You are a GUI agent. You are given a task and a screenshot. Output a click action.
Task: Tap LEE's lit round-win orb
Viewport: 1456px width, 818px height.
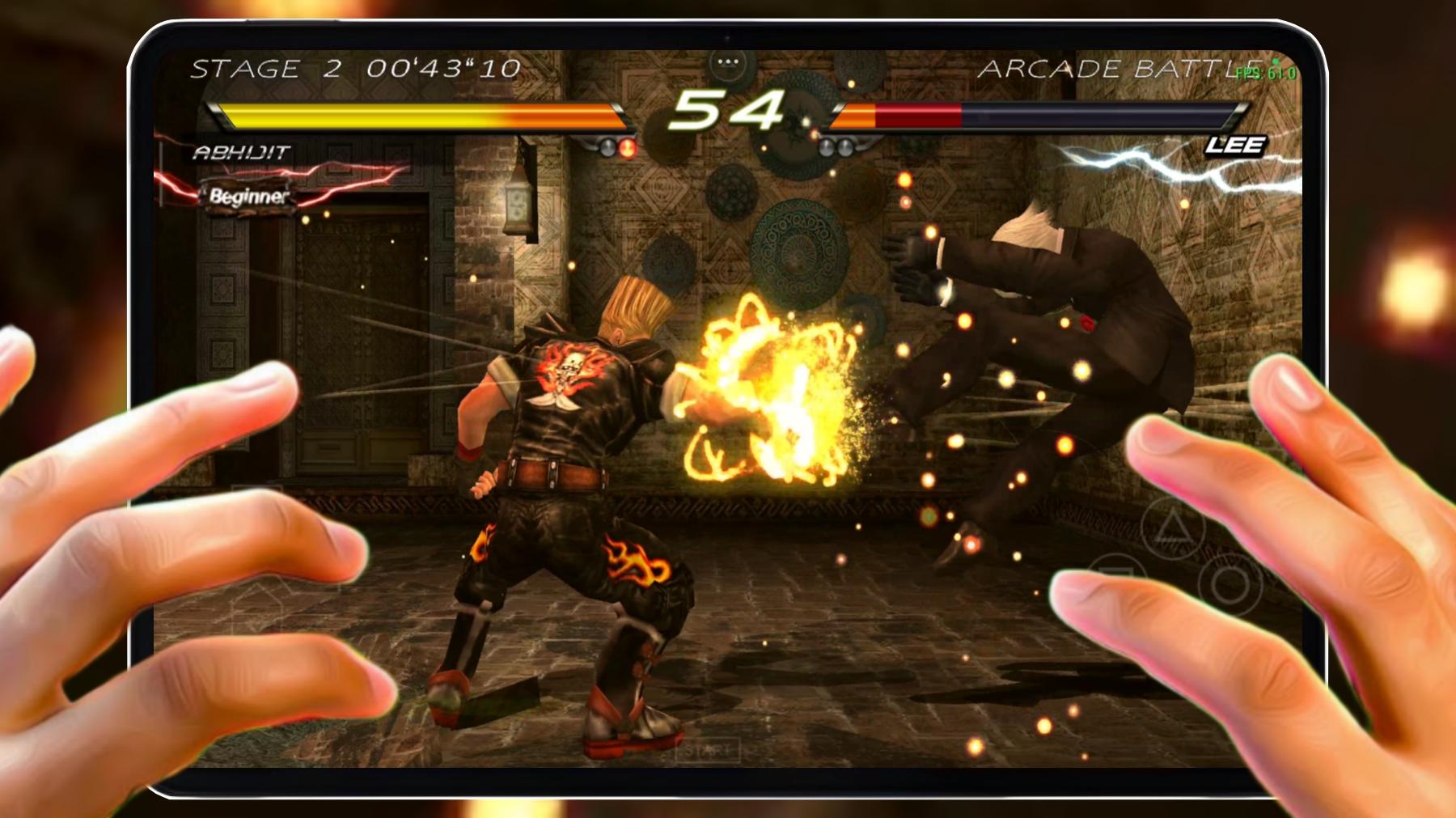point(827,147)
